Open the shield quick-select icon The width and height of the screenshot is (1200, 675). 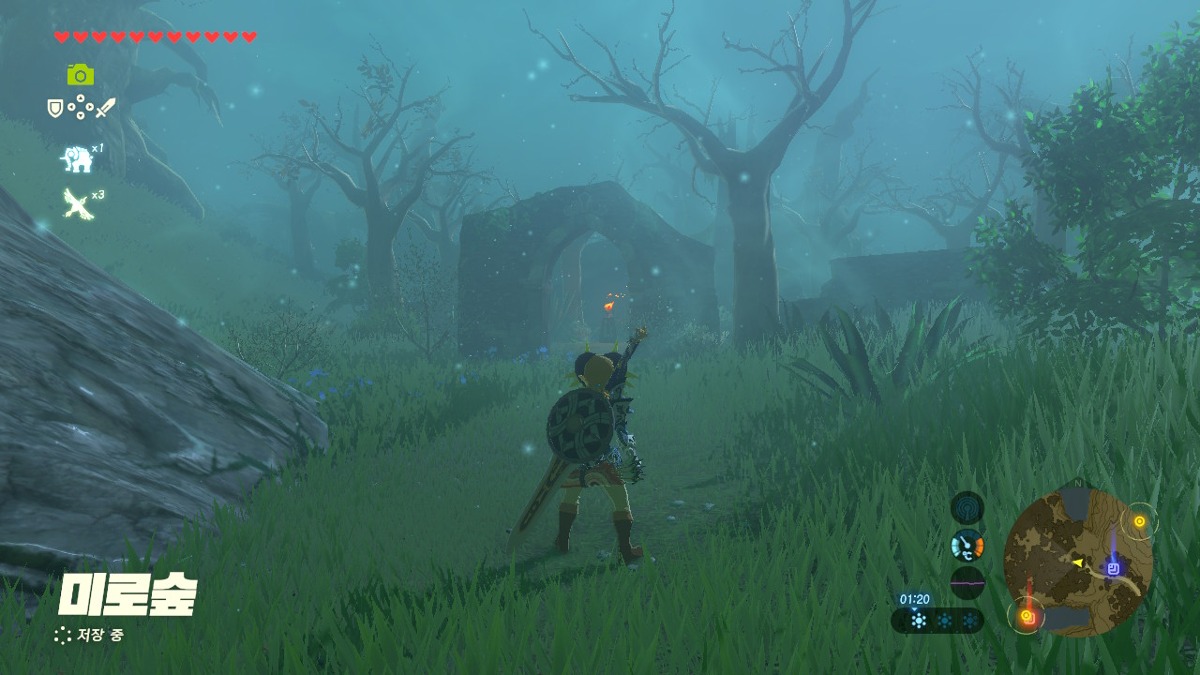(56, 106)
